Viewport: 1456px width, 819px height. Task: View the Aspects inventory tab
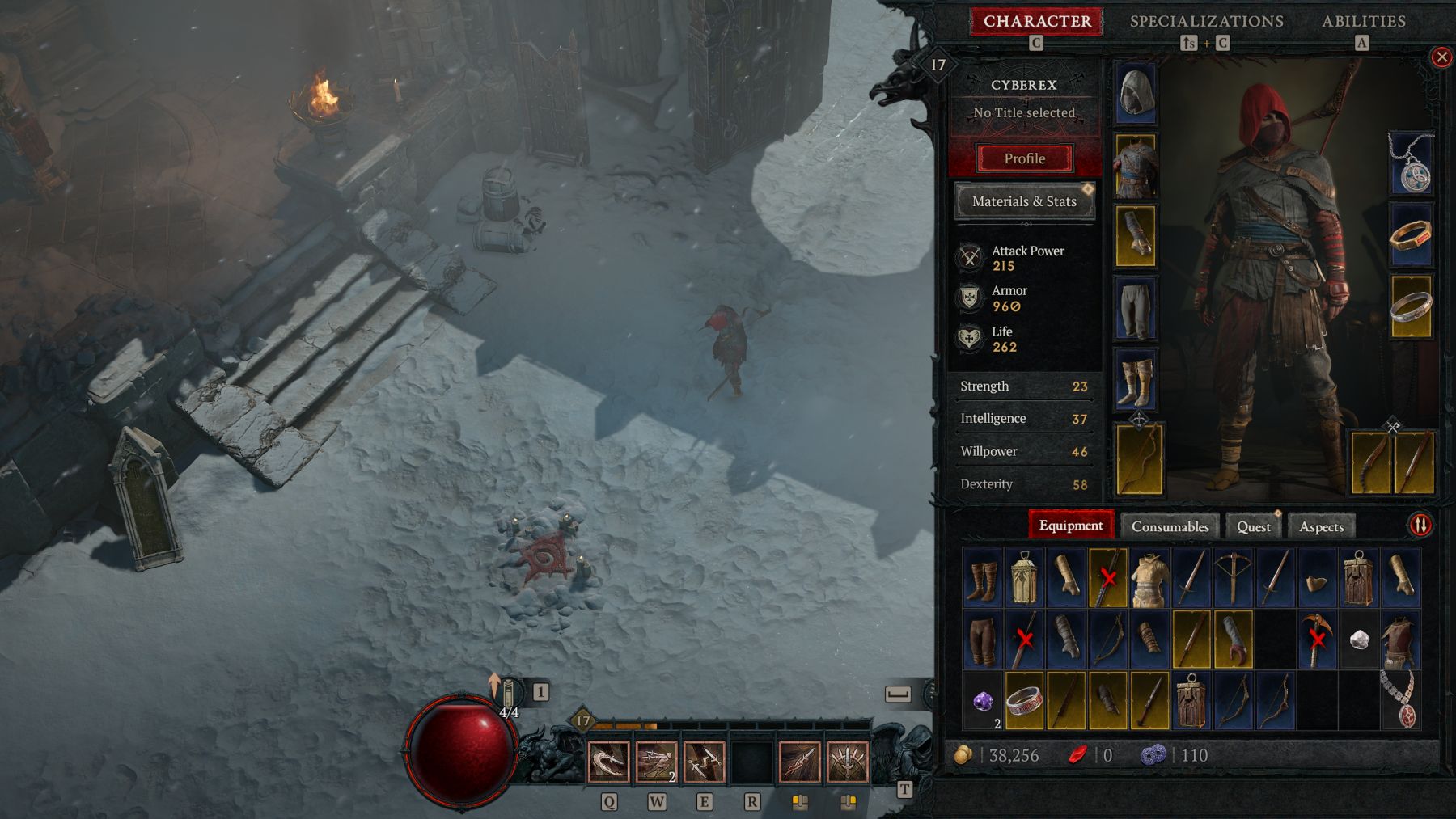click(1321, 526)
